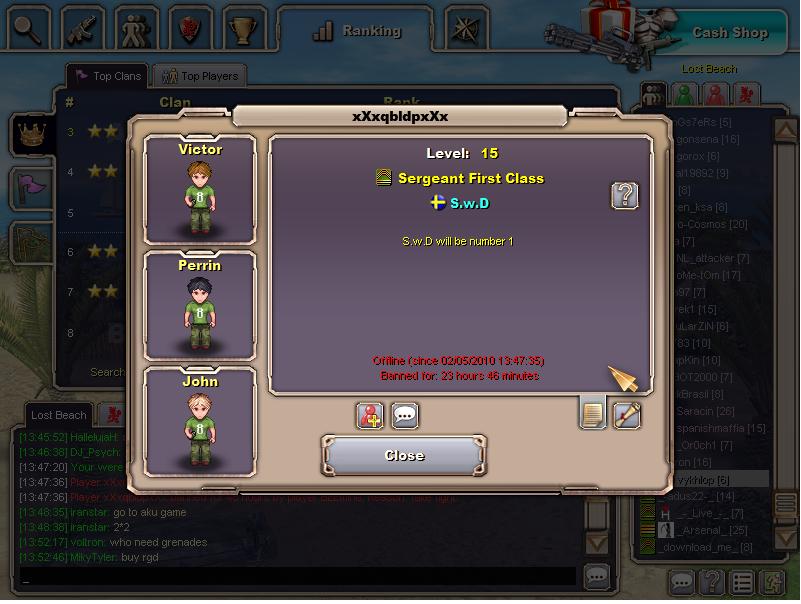
Task: Select the Lost Beach chat tab
Action: (58, 414)
